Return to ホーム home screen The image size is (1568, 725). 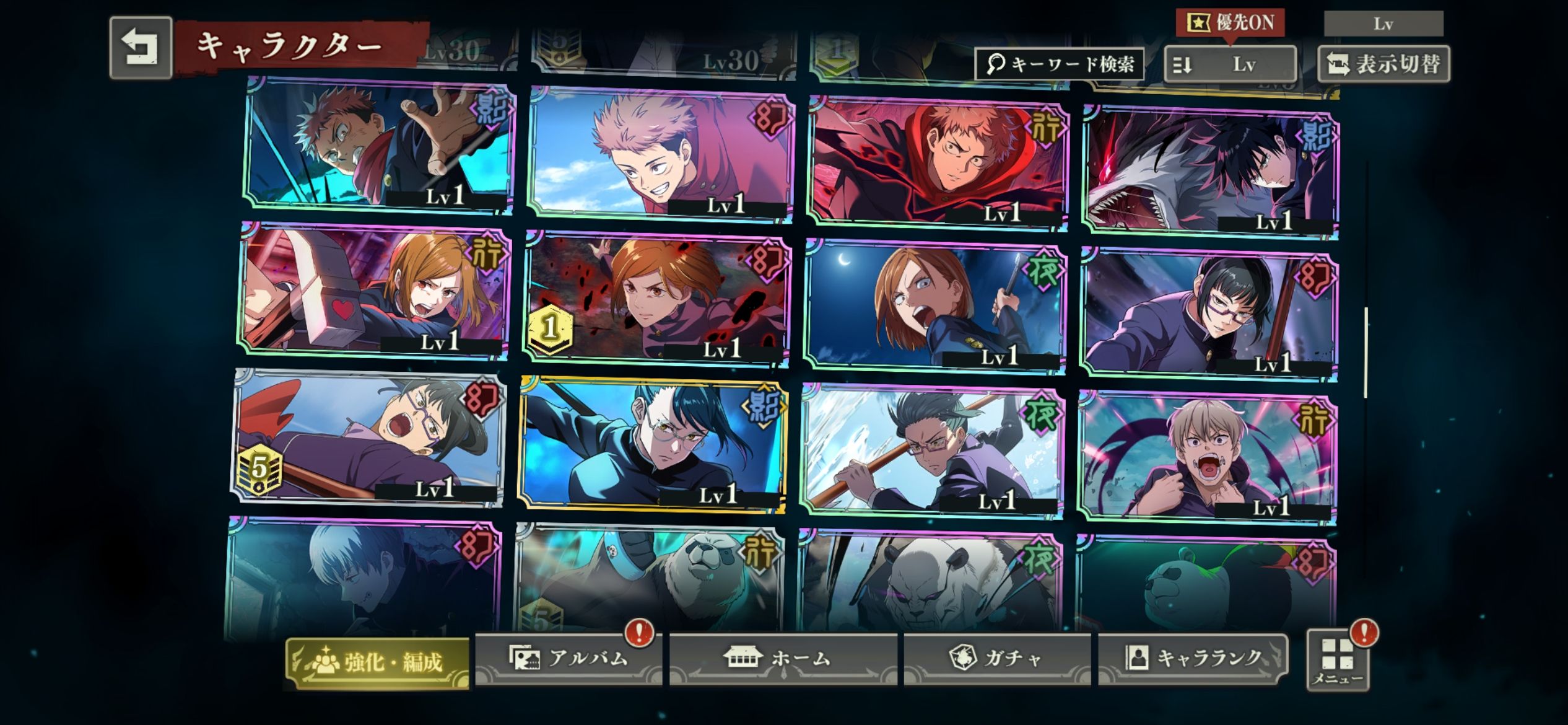[783, 658]
